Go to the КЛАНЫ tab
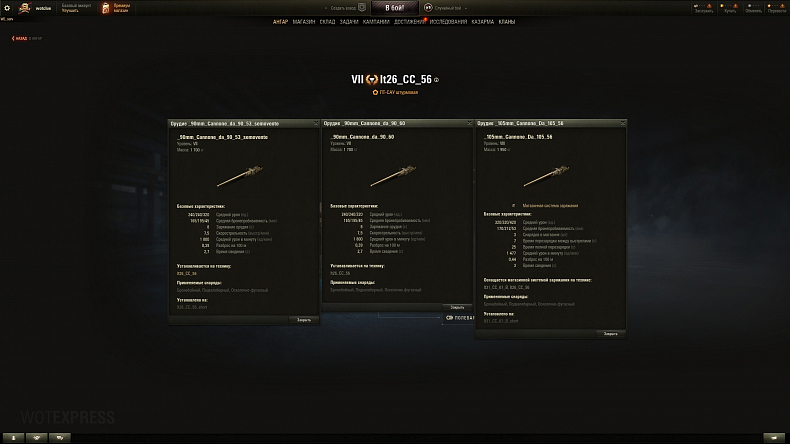The height and width of the screenshot is (444, 790). (x=507, y=21)
